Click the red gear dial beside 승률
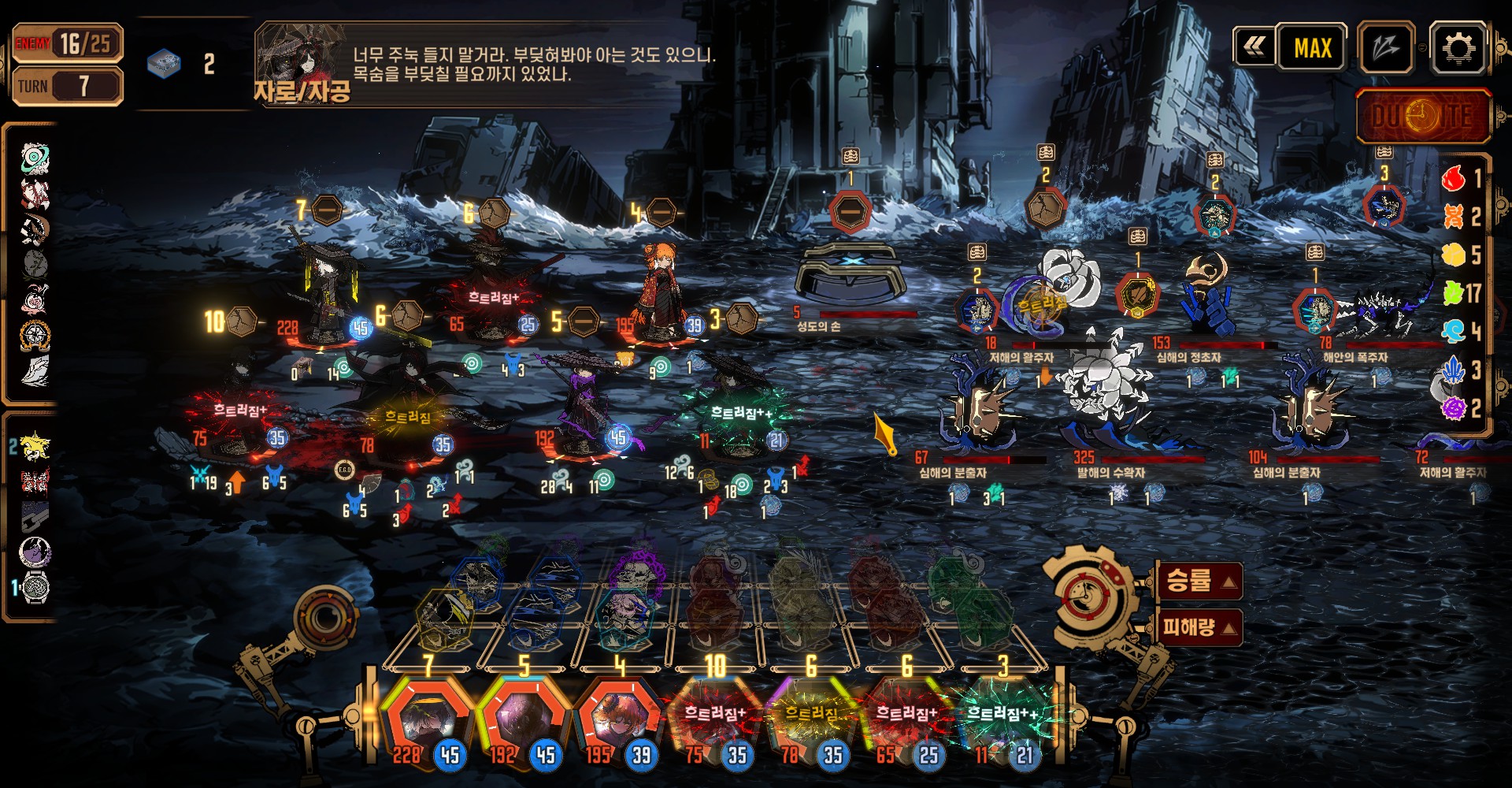Viewport: 1512px width, 788px height. pos(1091,595)
